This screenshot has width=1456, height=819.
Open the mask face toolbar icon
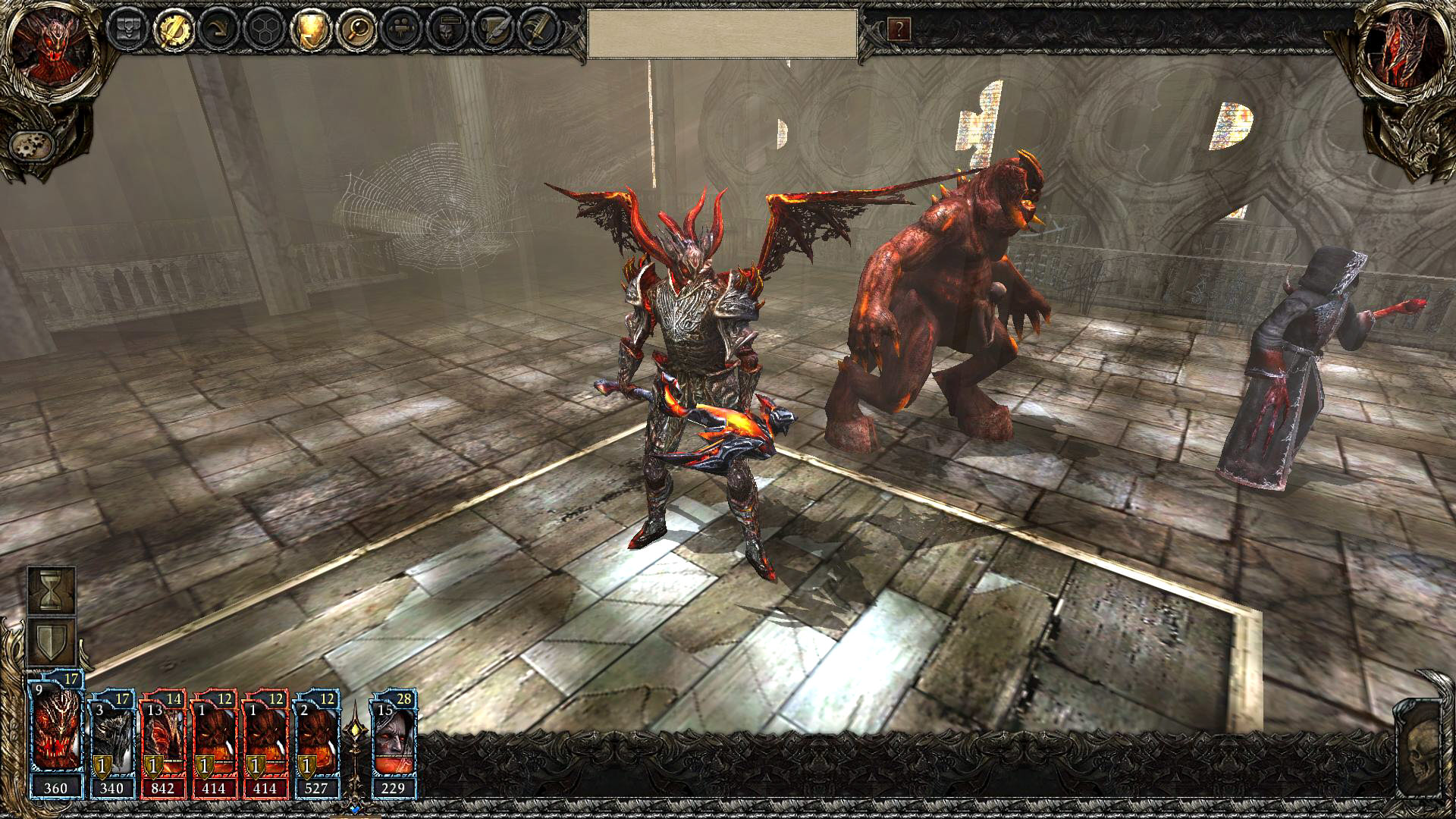pyautogui.click(x=447, y=30)
